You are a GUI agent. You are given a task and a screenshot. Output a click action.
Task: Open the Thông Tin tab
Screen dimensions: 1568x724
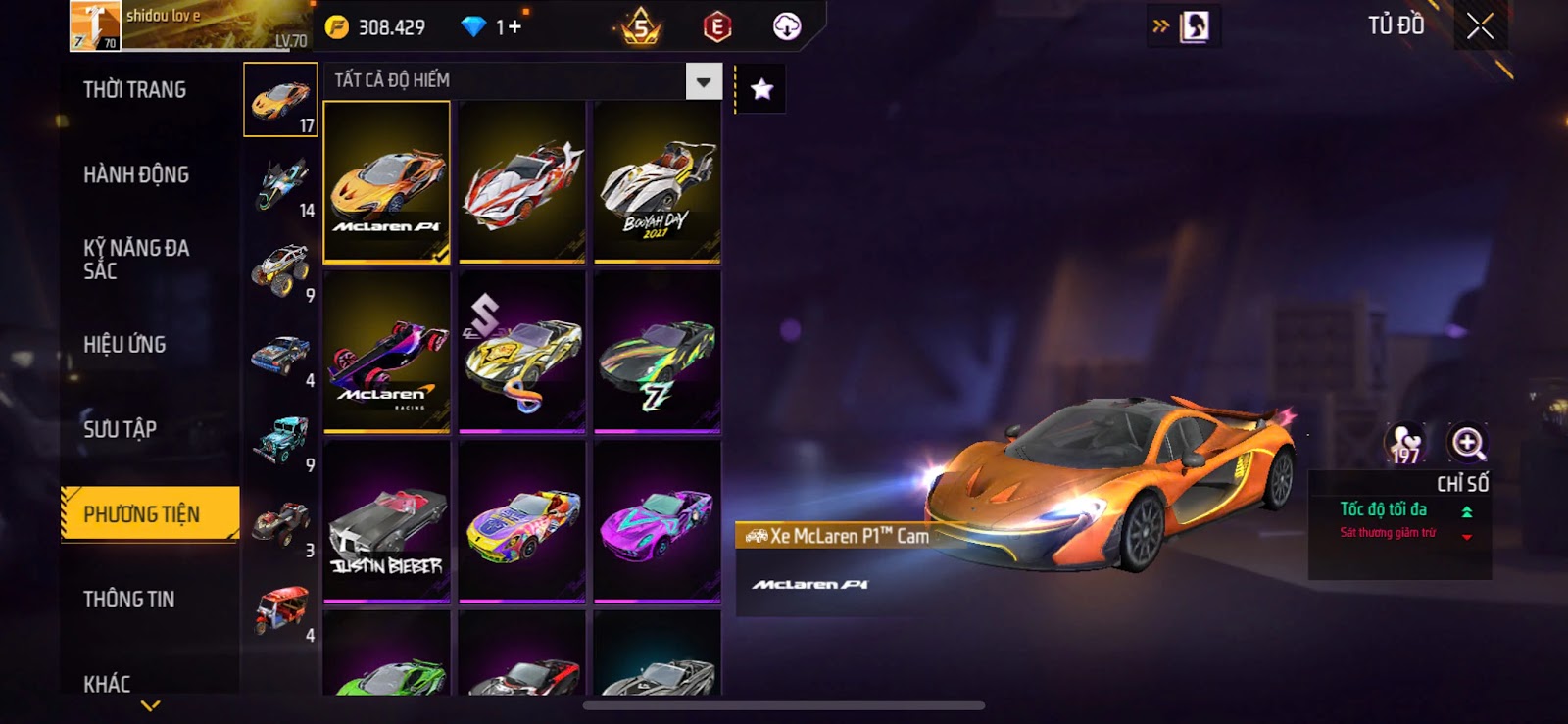coord(128,600)
